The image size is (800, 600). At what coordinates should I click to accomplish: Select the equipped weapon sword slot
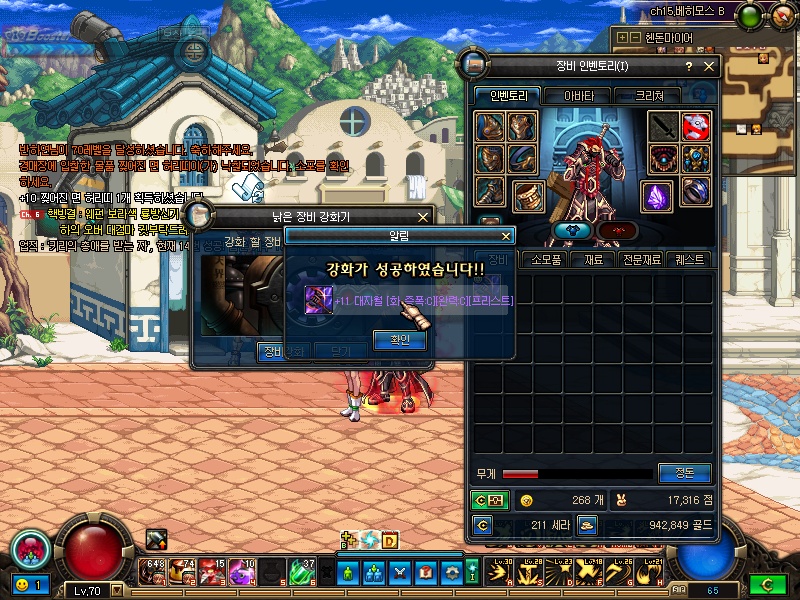click(662, 127)
